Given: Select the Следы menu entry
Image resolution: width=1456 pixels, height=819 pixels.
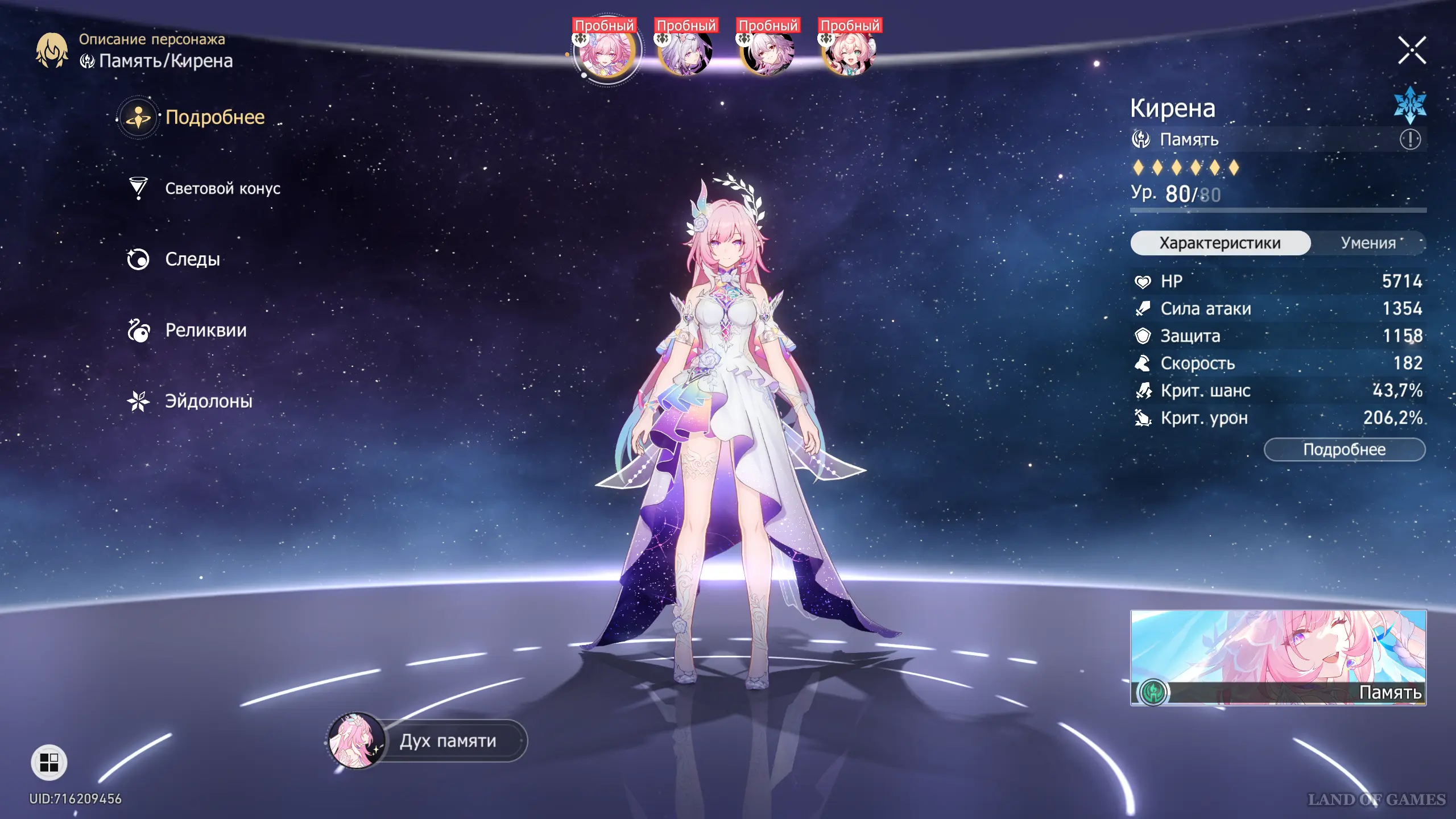Looking at the screenshot, I should [x=192, y=259].
